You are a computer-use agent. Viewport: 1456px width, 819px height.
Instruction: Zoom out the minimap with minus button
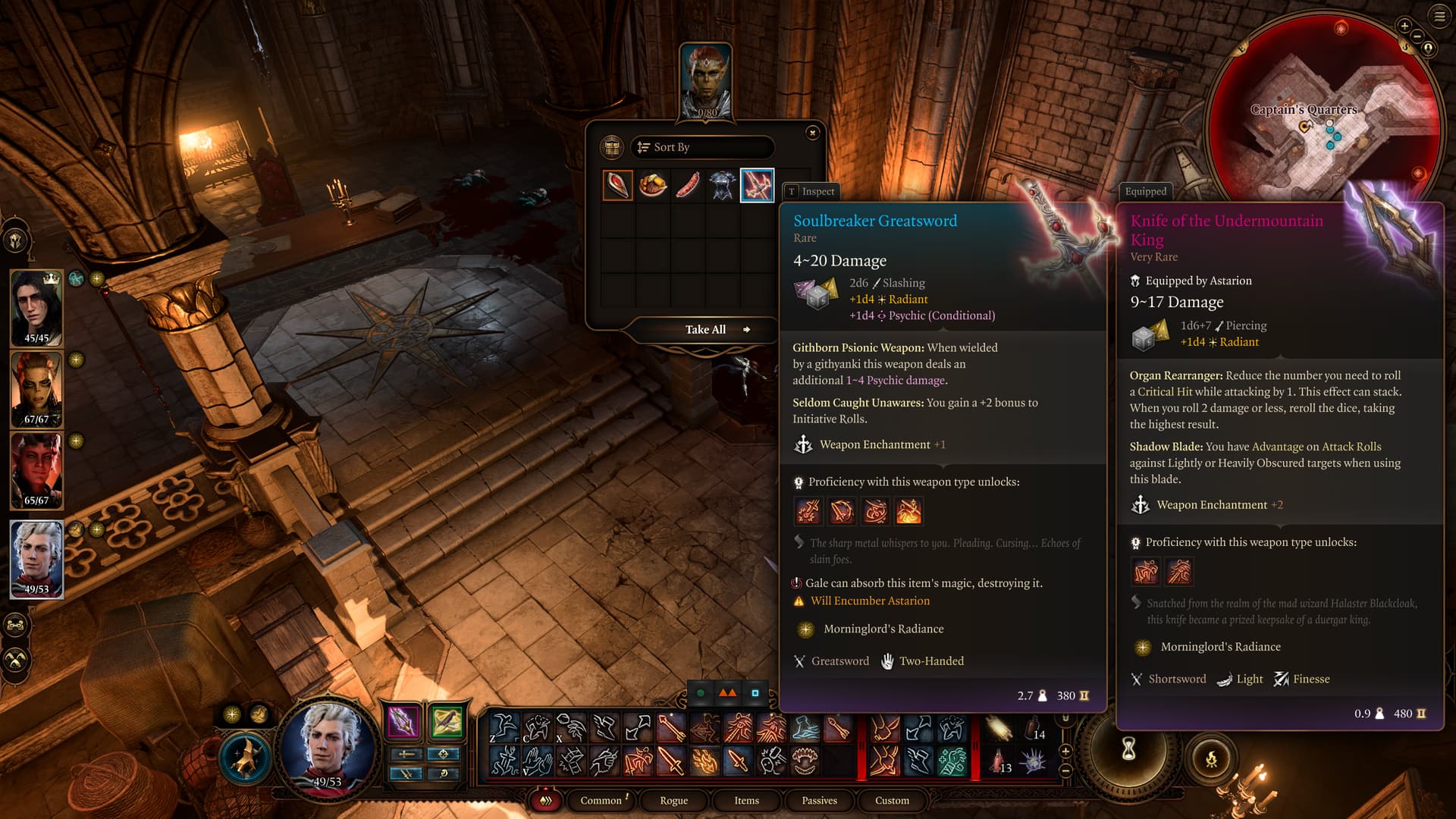pyautogui.click(x=1416, y=36)
